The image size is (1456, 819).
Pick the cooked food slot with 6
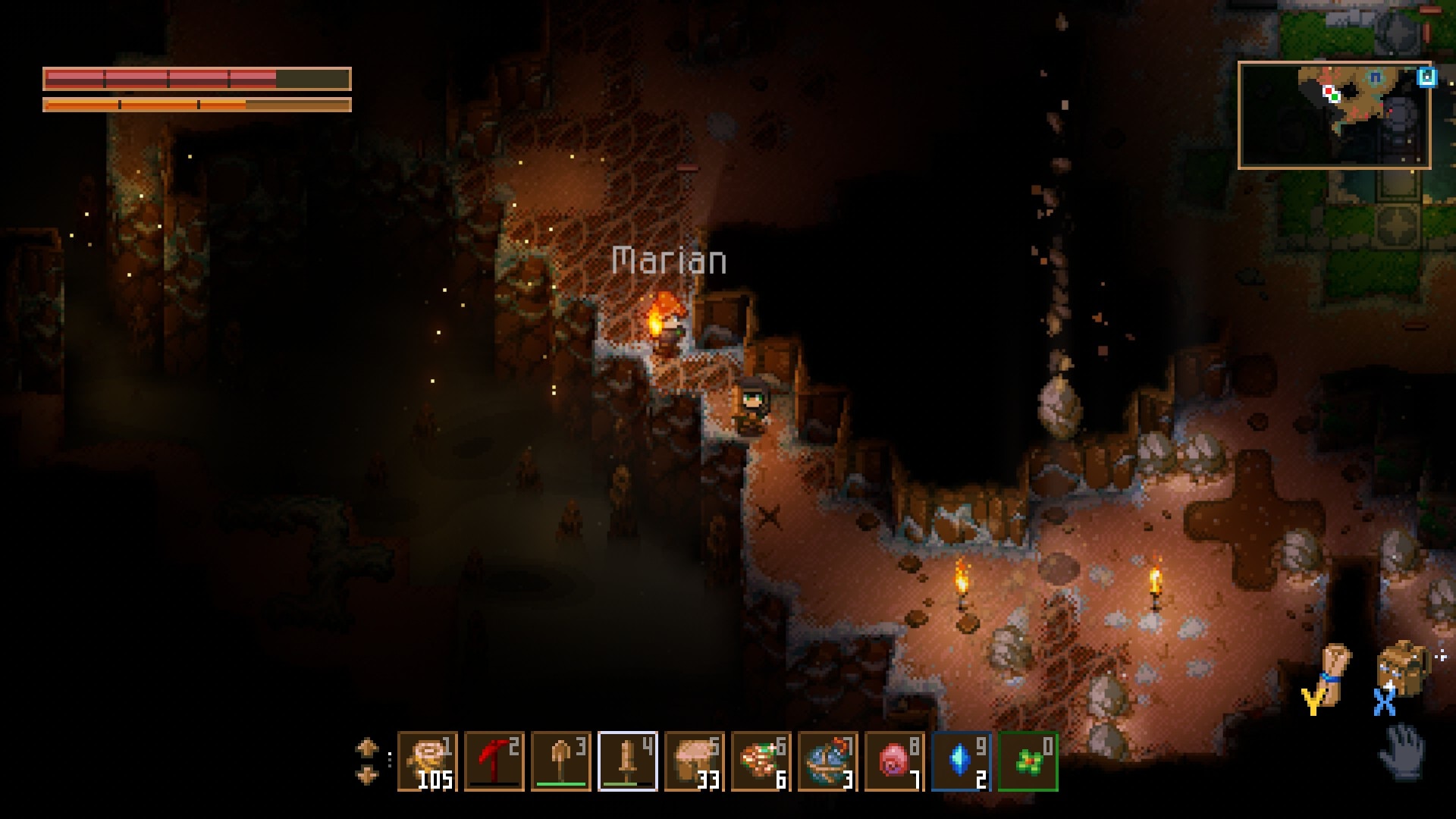point(761,761)
